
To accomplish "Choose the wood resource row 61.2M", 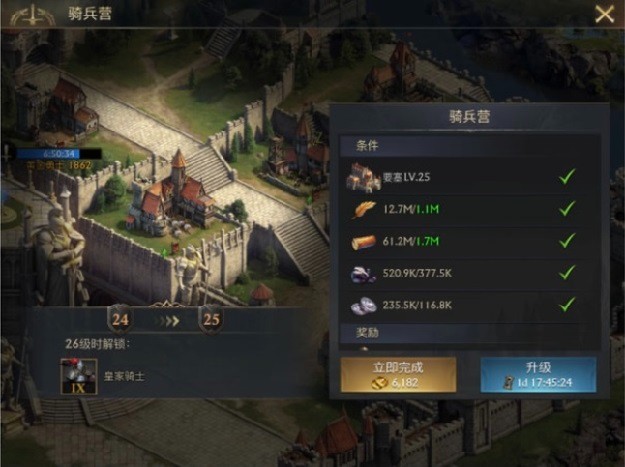I will pos(468,241).
